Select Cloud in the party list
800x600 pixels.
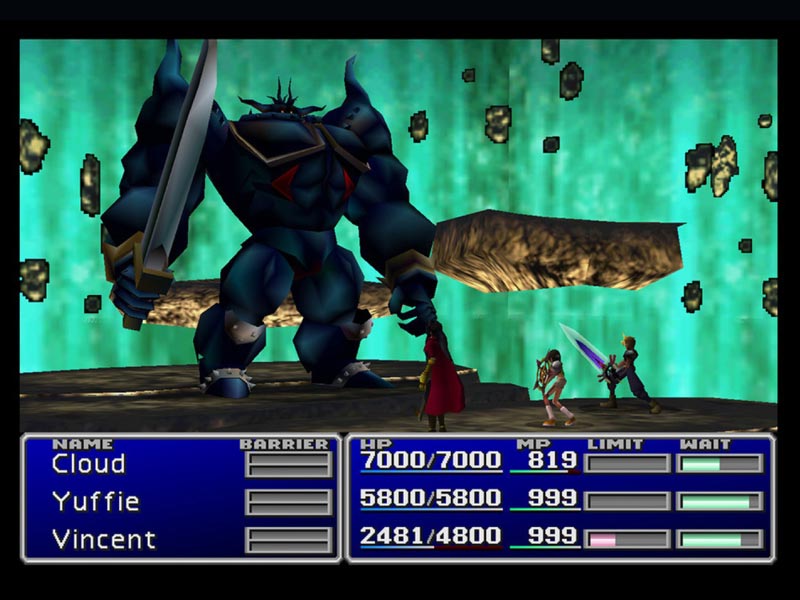click(89, 464)
